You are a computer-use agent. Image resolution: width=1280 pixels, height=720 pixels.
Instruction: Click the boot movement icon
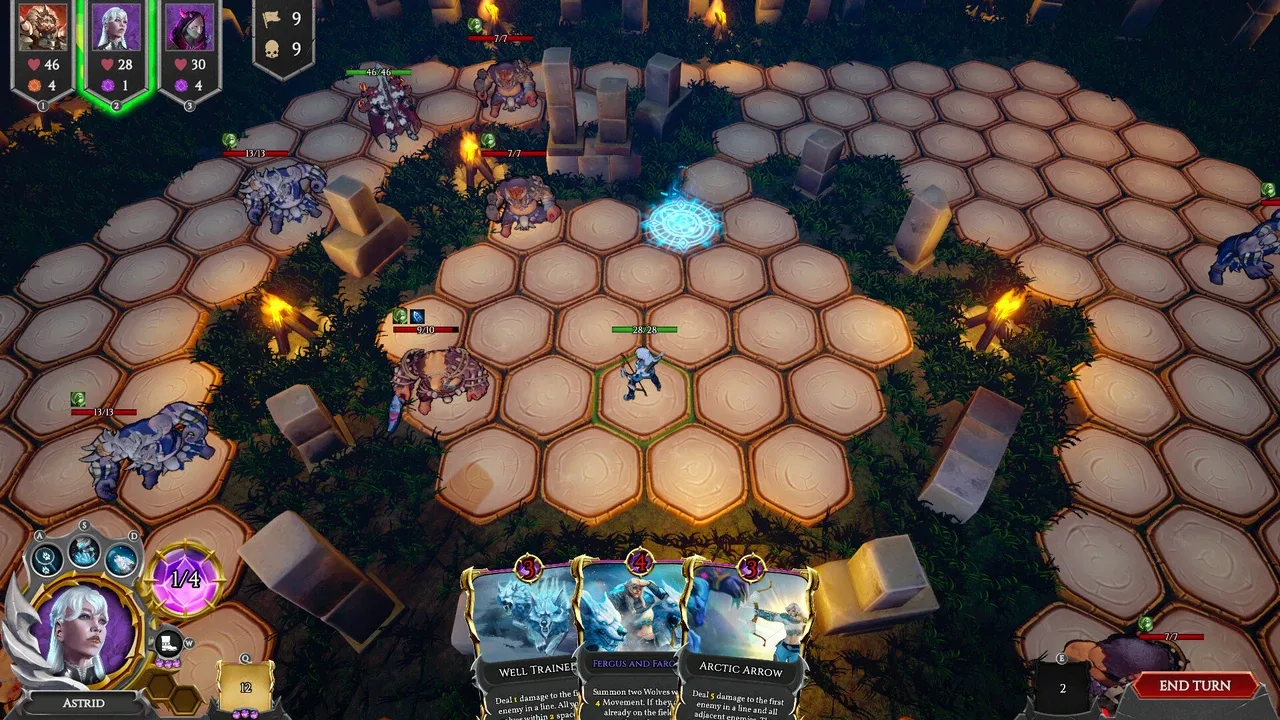pyautogui.click(x=168, y=643)
